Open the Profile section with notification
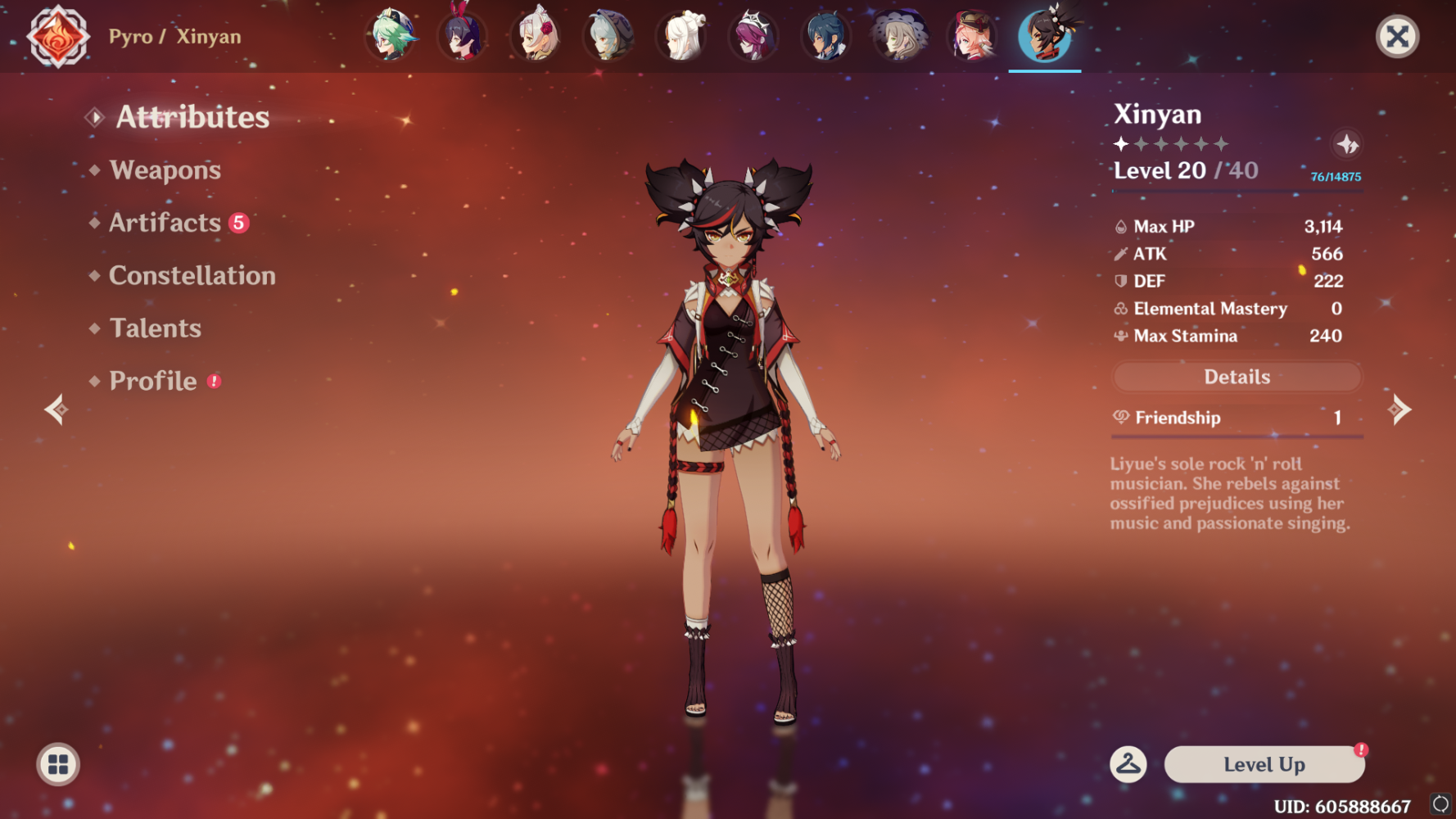The width and height of the screenshot is (1456, 819). (151, 380)
